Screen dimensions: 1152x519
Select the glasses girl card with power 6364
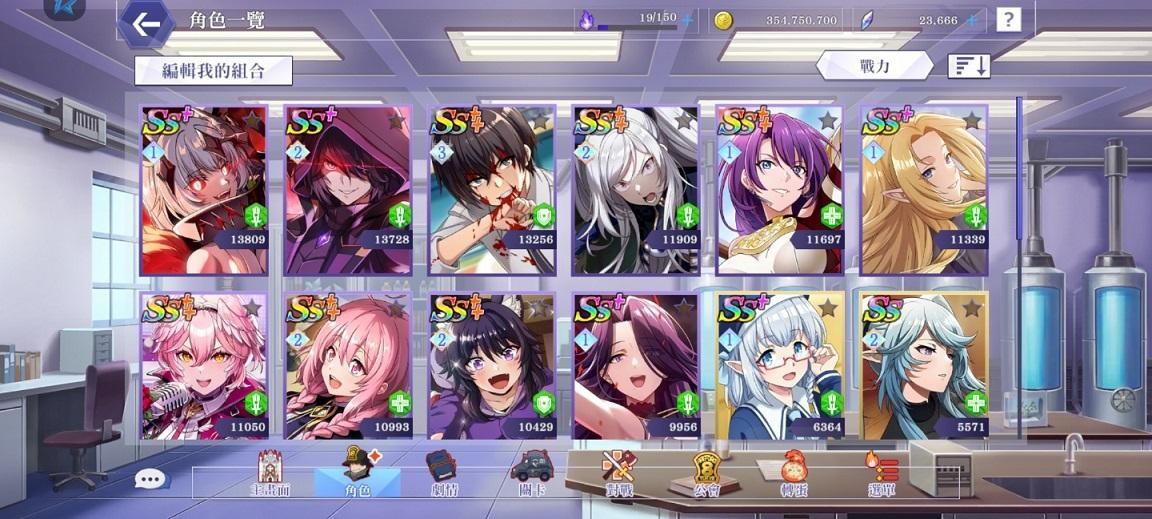[x=780, y=366]
